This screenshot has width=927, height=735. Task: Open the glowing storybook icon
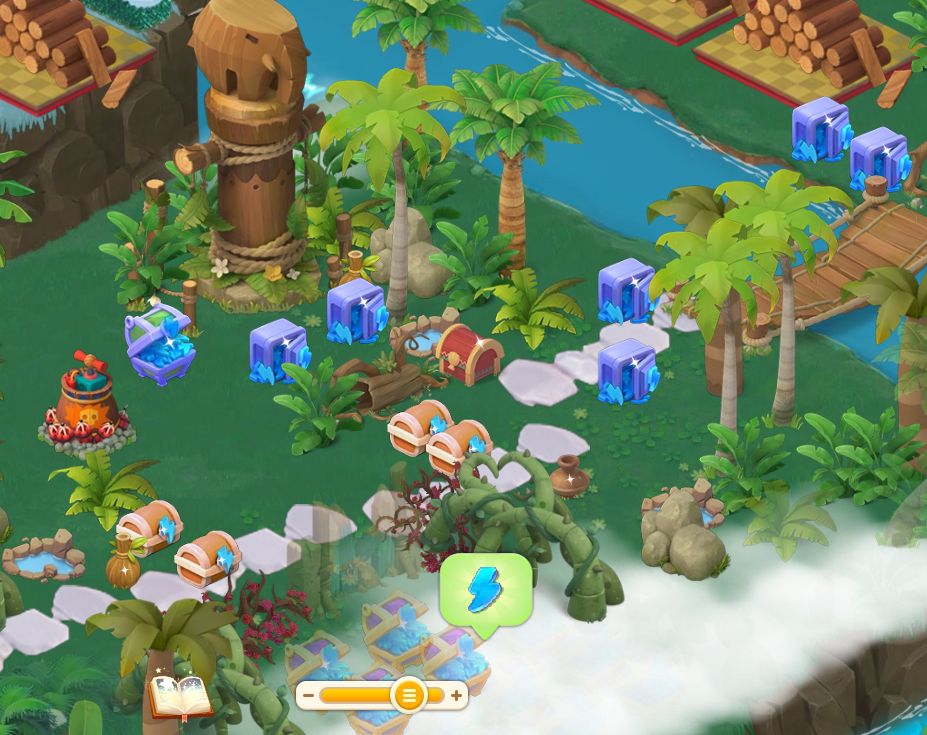[x=180, y=695]
